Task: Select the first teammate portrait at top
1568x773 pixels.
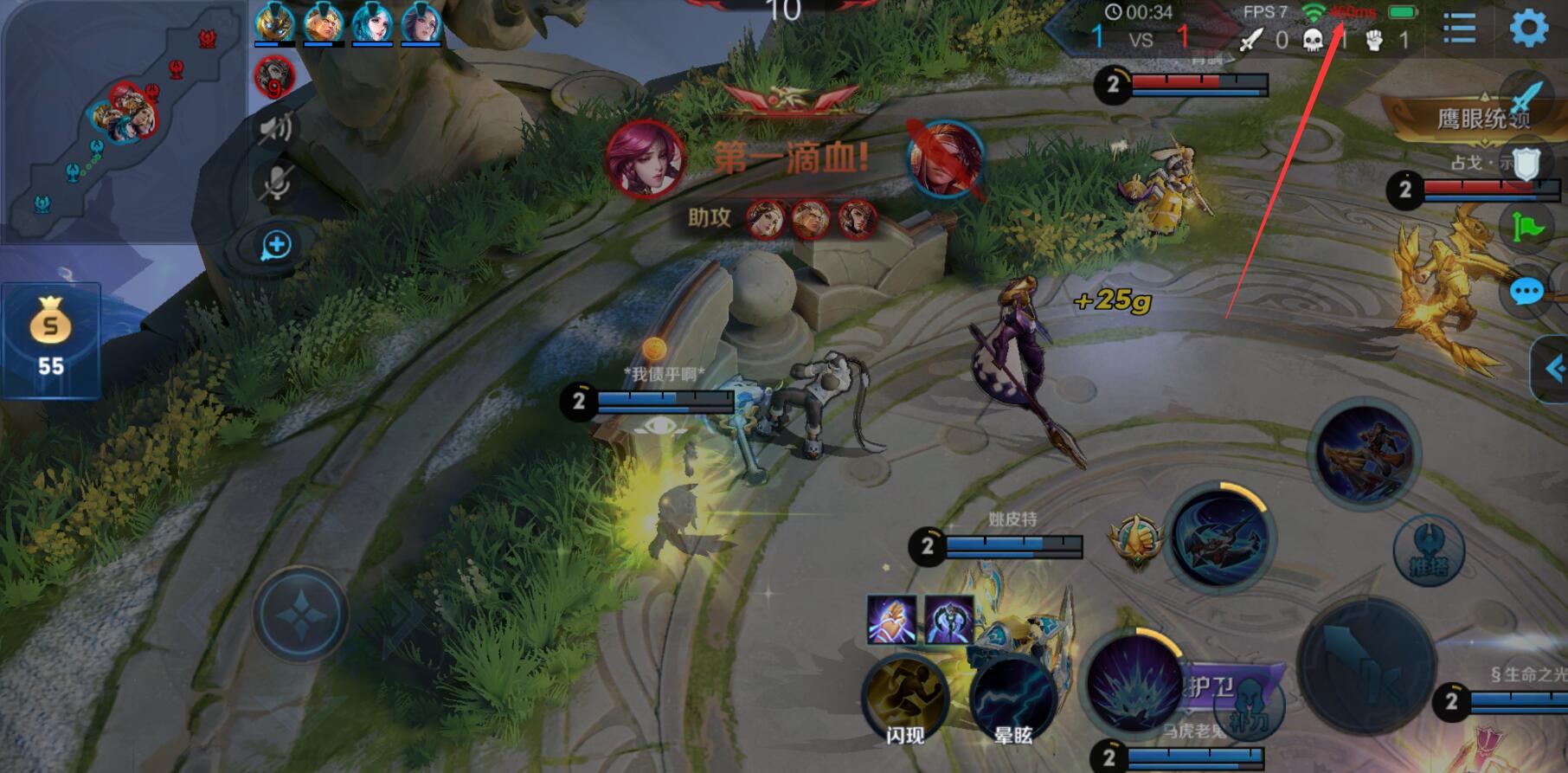Action: click(x=273, y=23)
